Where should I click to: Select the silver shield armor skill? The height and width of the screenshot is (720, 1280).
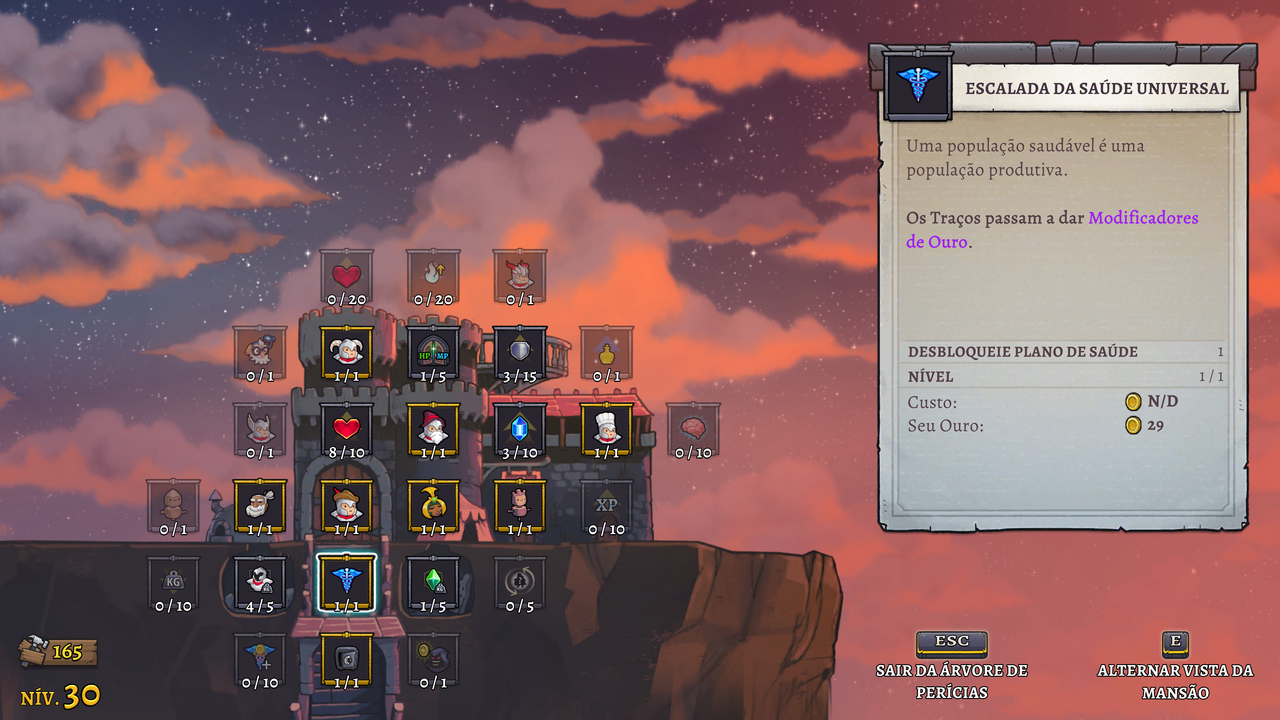(520, 351)
